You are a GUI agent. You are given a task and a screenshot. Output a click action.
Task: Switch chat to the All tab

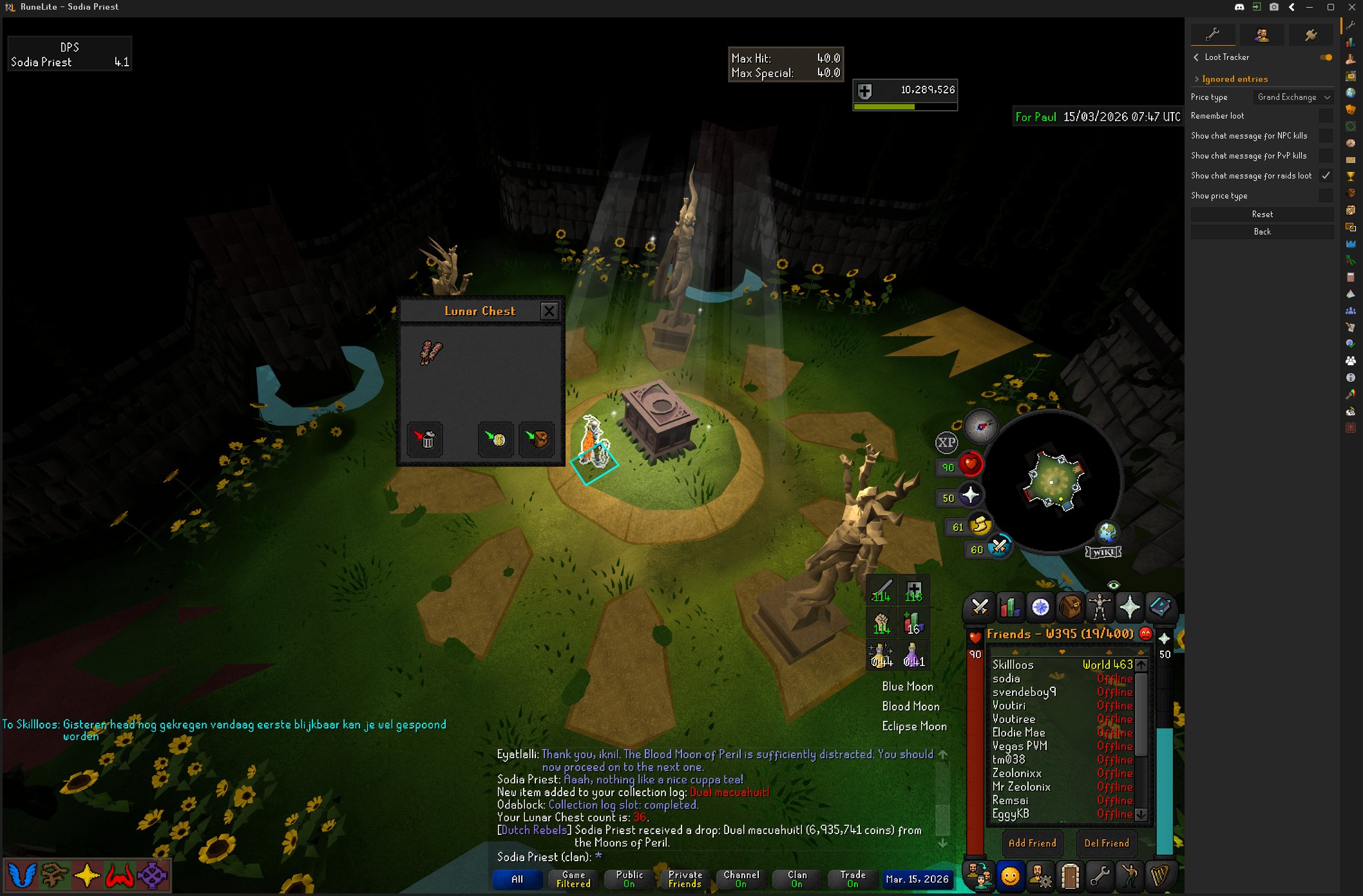517,879
